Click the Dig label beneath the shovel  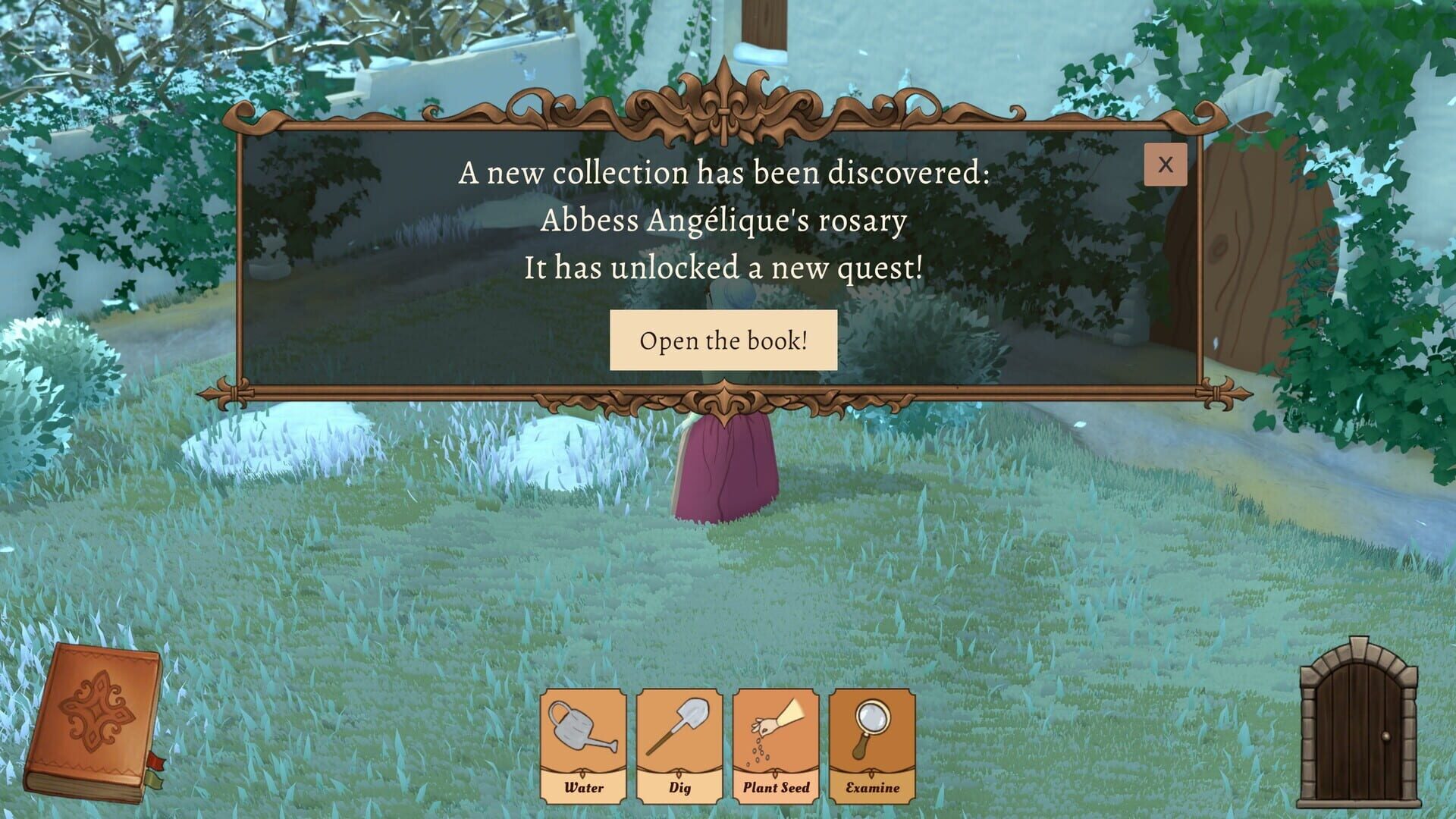click(679, 789)
